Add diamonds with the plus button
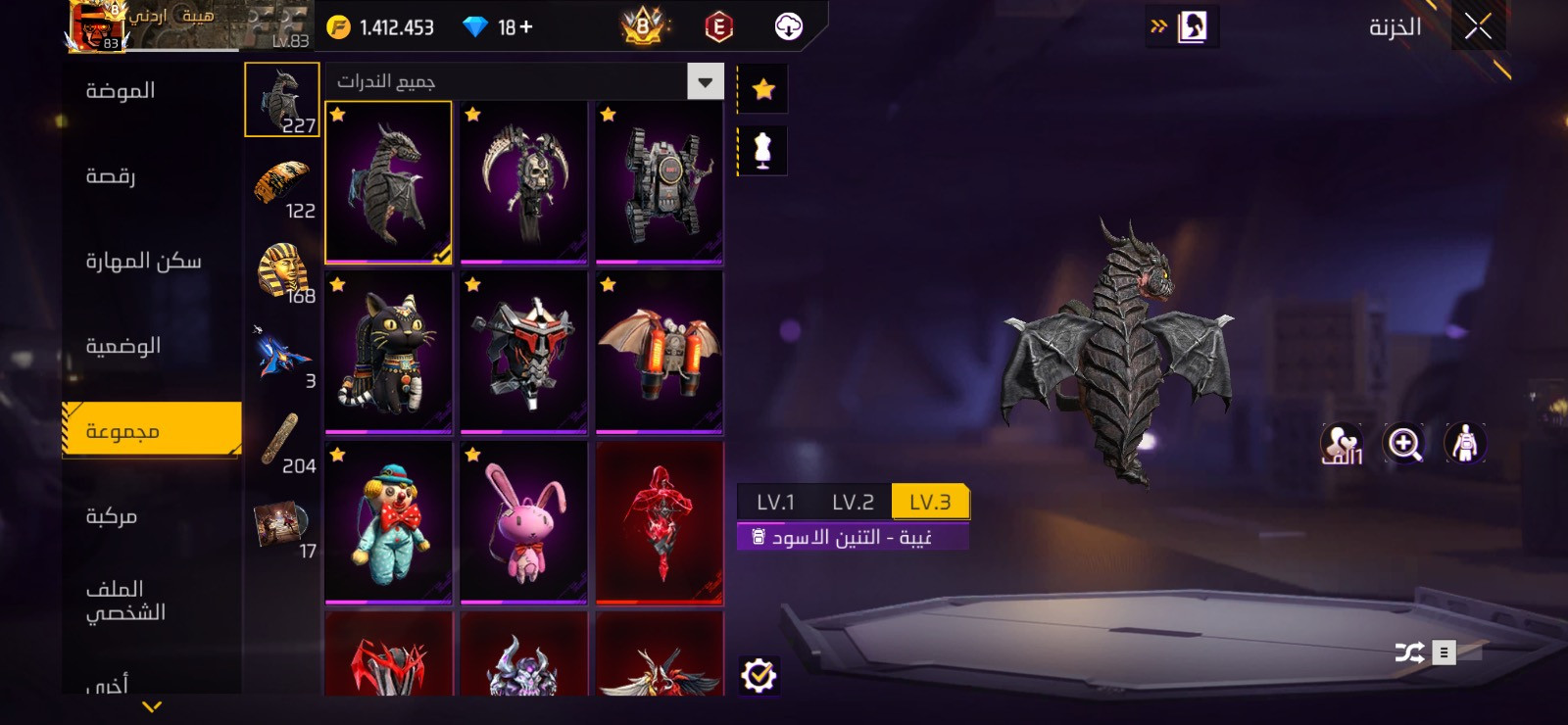This screenshot has width=1568, height=725. pos(526,27)
